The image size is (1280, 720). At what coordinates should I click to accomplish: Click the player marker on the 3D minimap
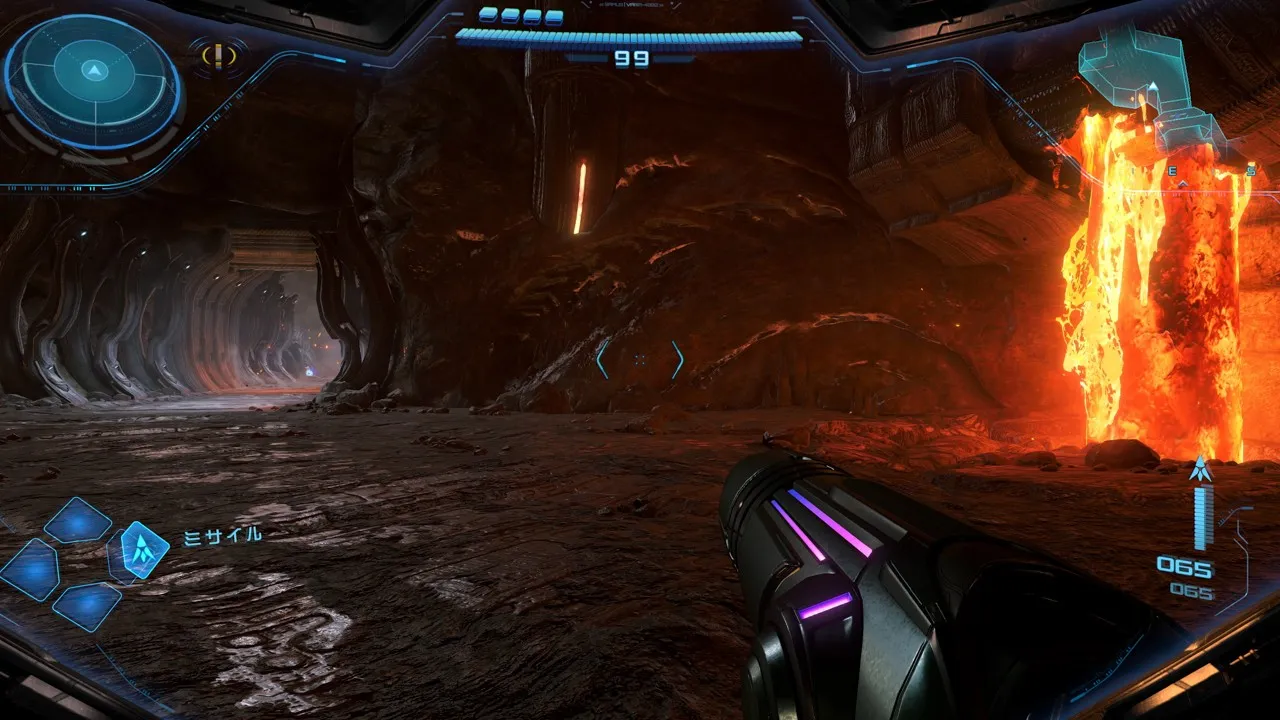point(1153,87)
